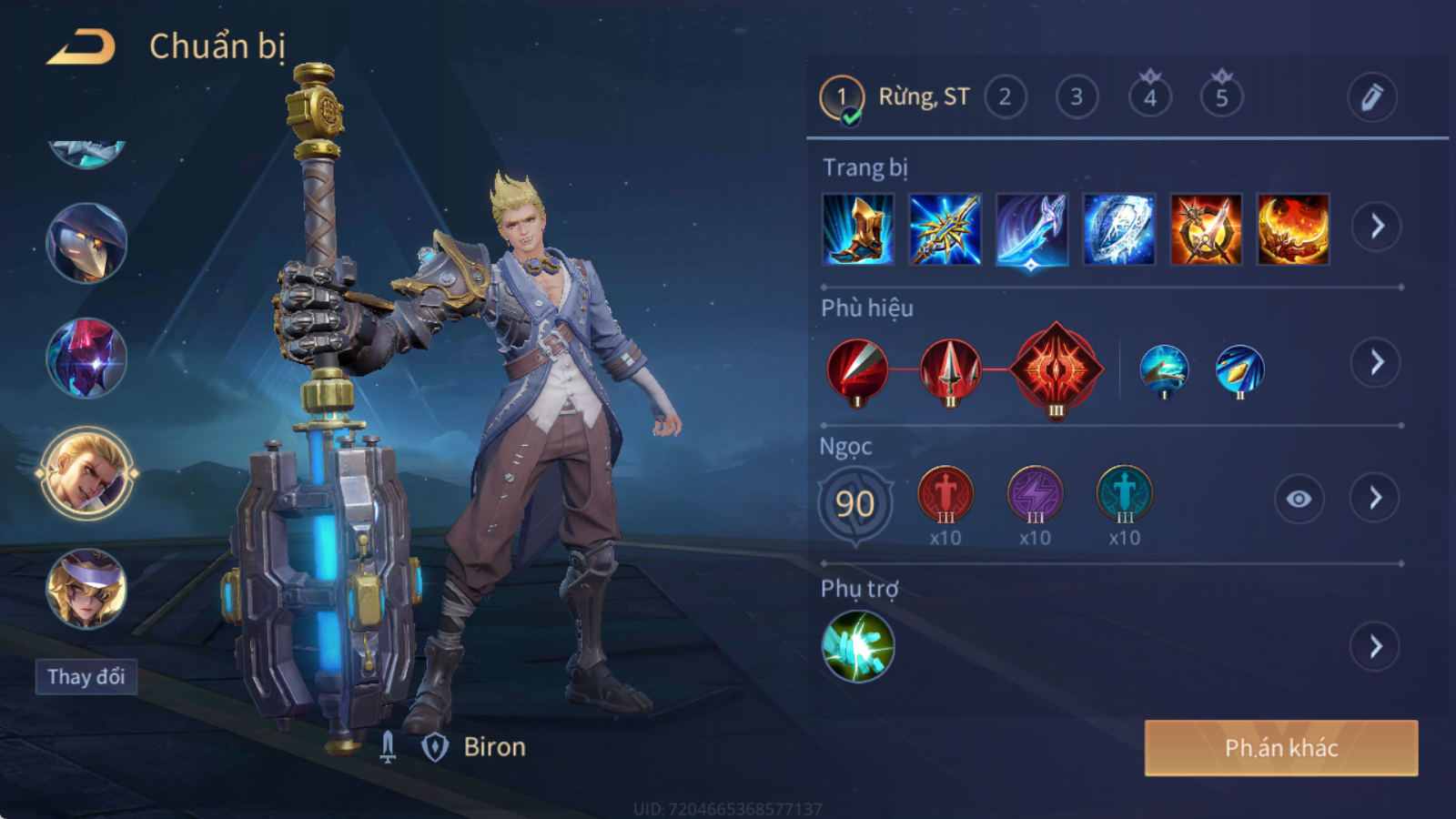1456x819 pixels.
Task: Select the red tier III badge
Action: [1056, 369]
